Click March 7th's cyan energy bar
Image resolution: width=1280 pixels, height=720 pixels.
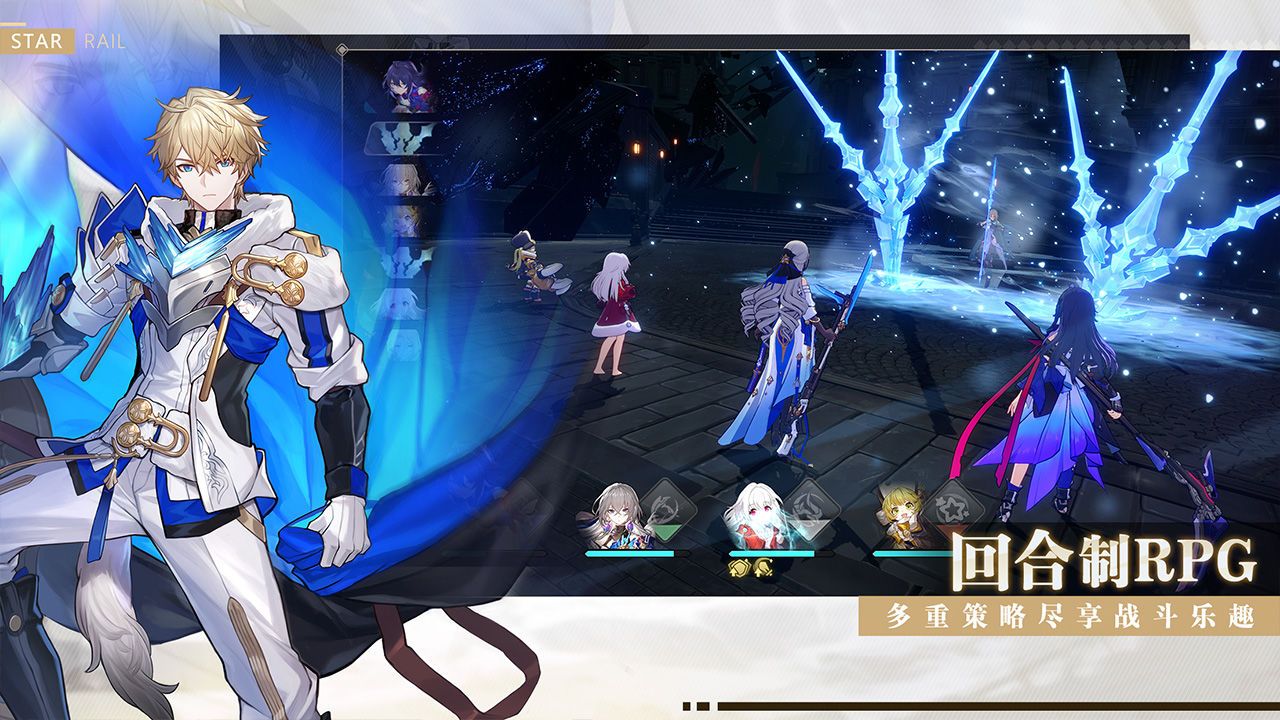pyautogui.click(x=632, y=553)
